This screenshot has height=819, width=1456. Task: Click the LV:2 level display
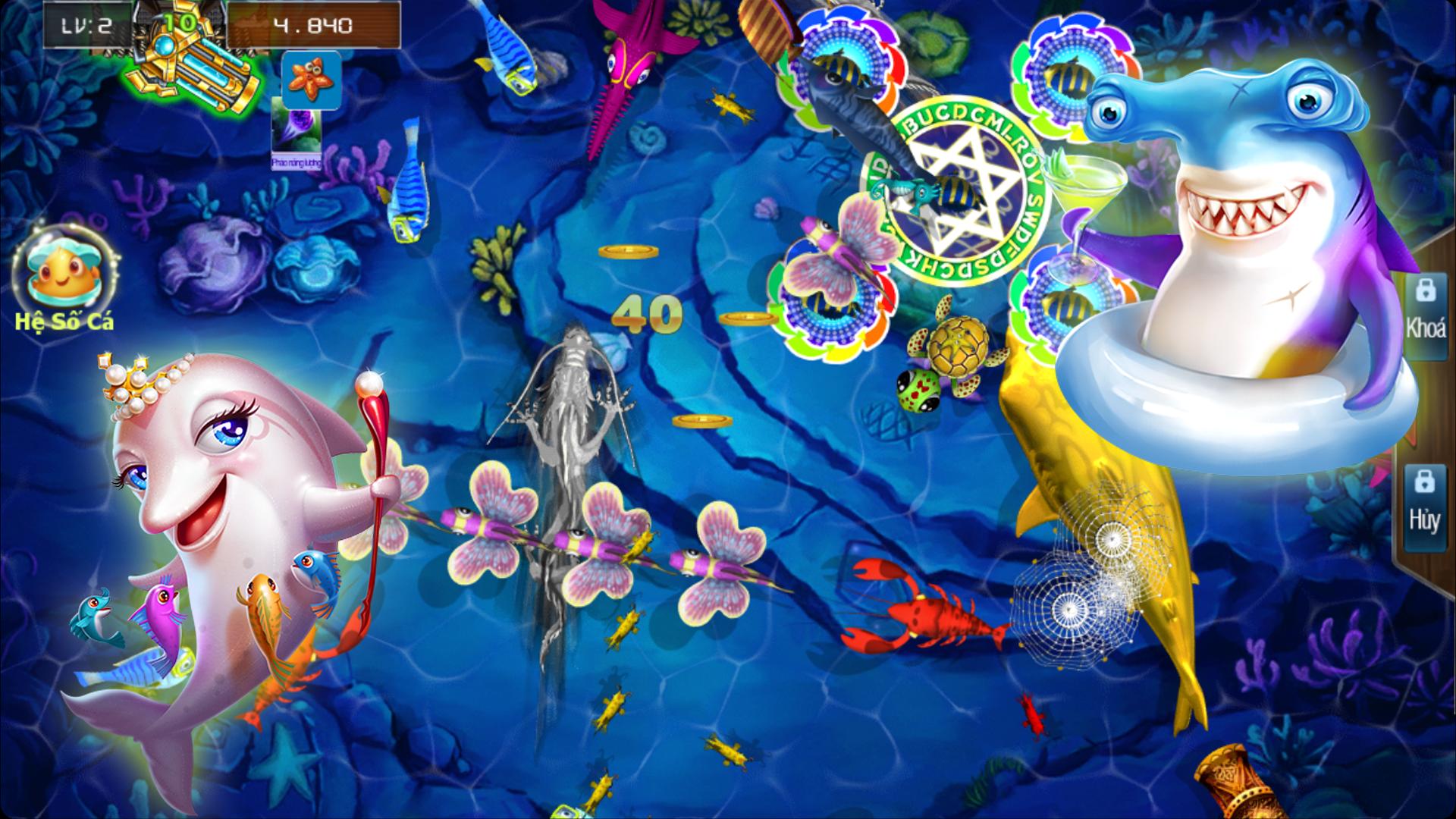point(86,23)
